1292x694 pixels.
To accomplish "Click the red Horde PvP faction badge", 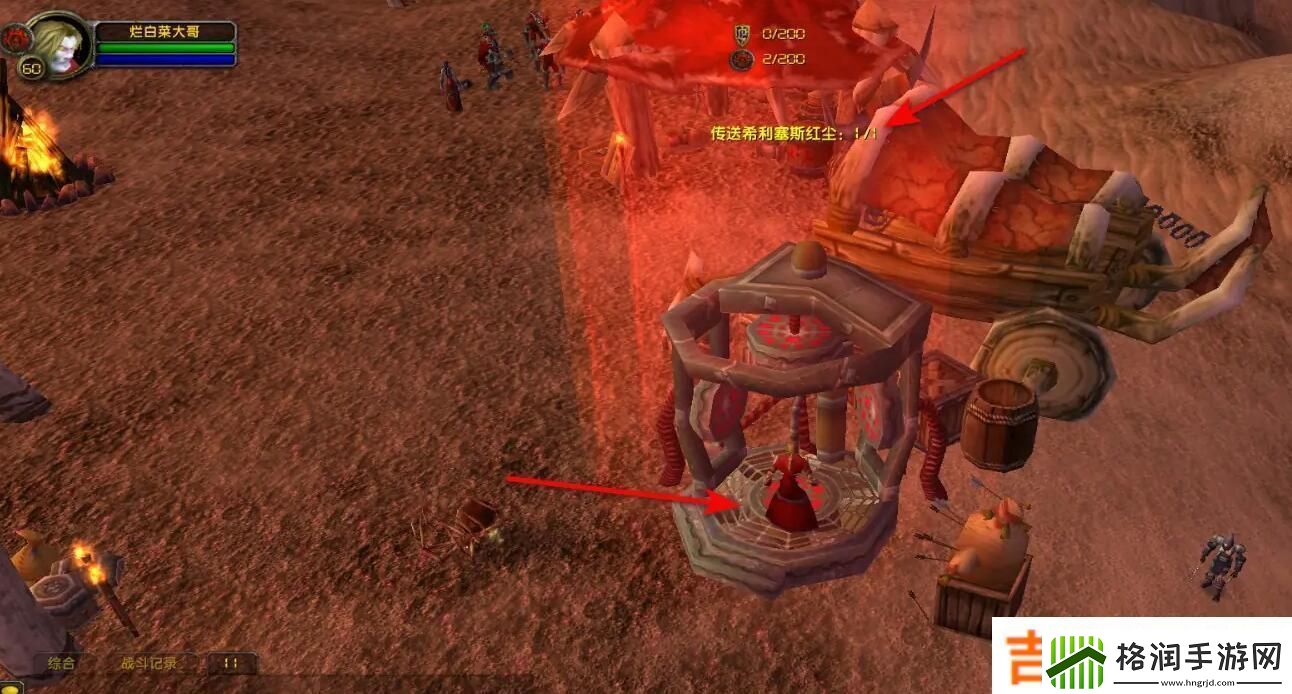I will (x=15, y=40).
